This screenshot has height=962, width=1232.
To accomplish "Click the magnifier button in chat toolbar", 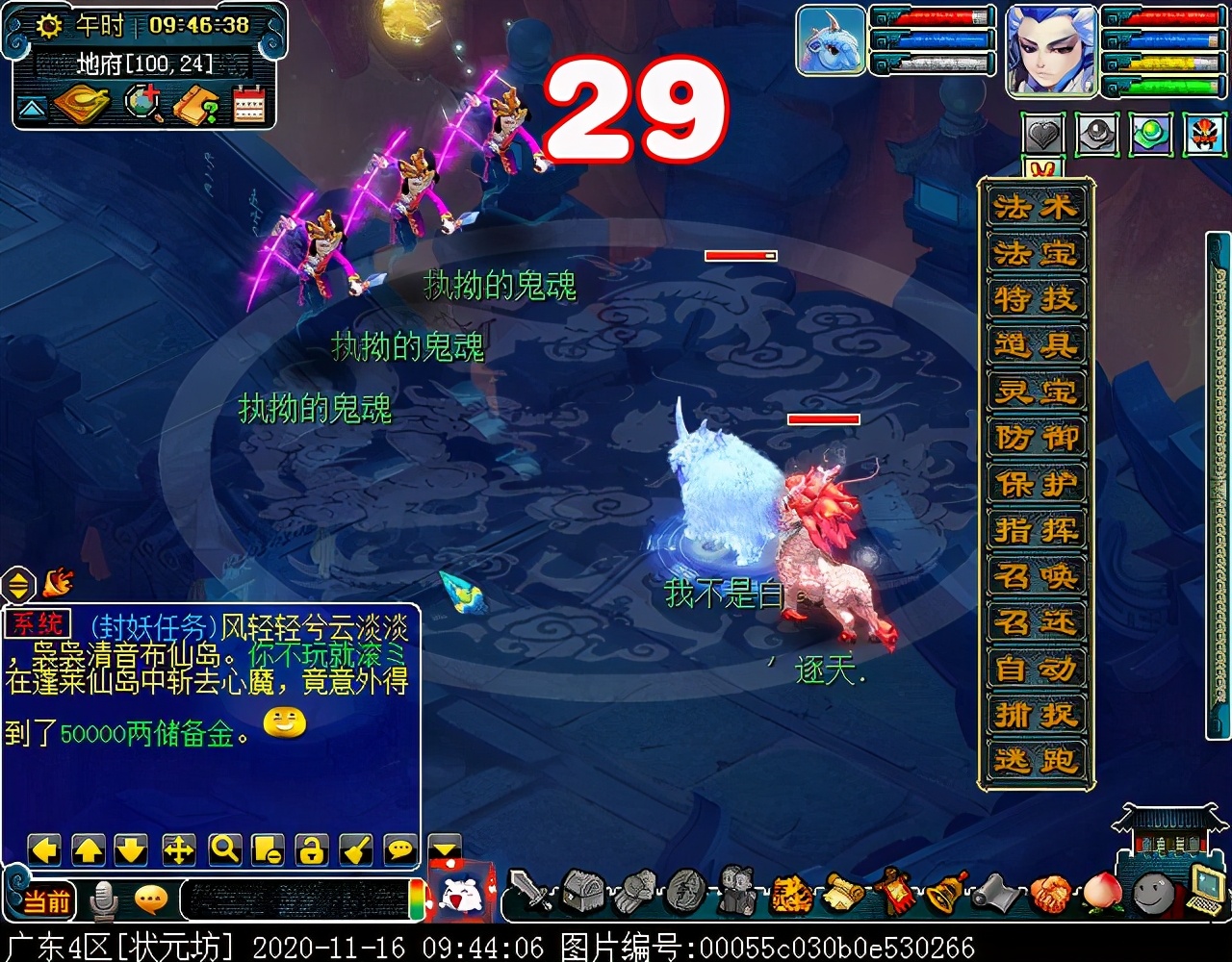I will [x=225, y=849].
